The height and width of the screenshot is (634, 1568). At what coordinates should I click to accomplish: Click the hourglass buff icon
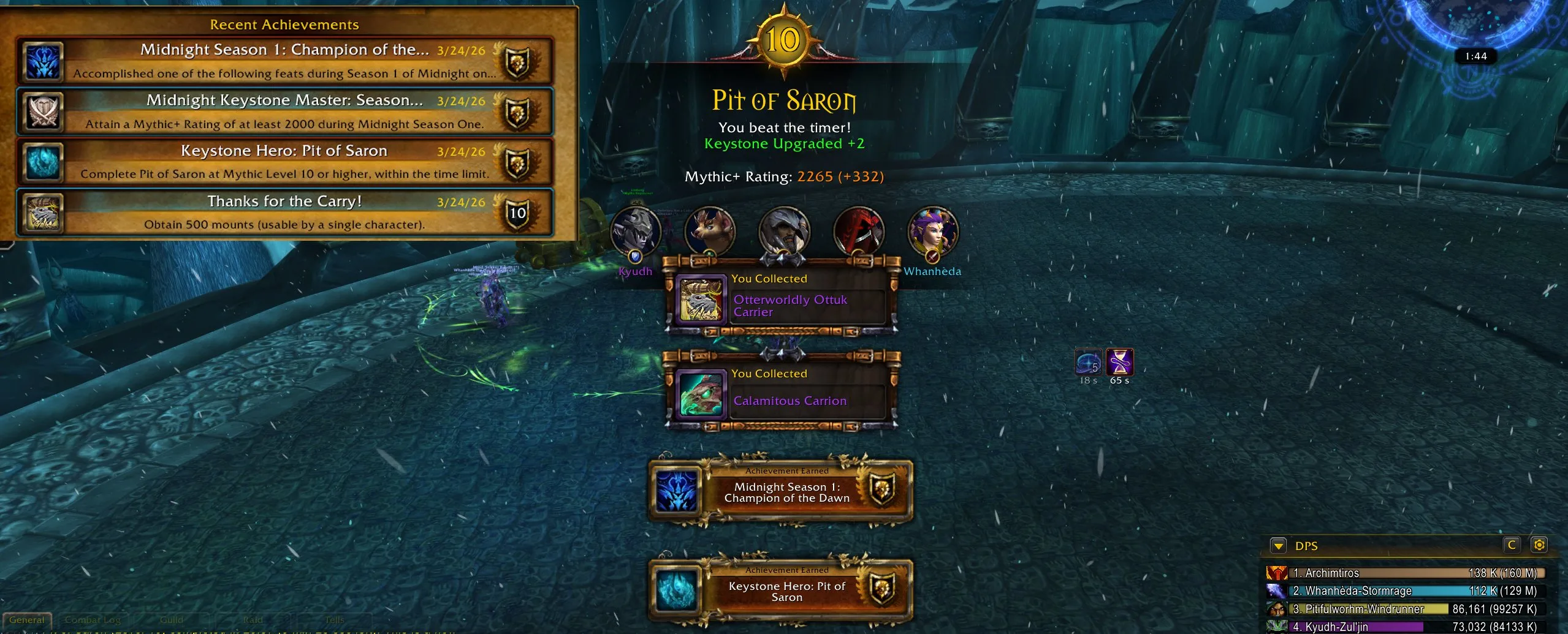coord(1119,362)
